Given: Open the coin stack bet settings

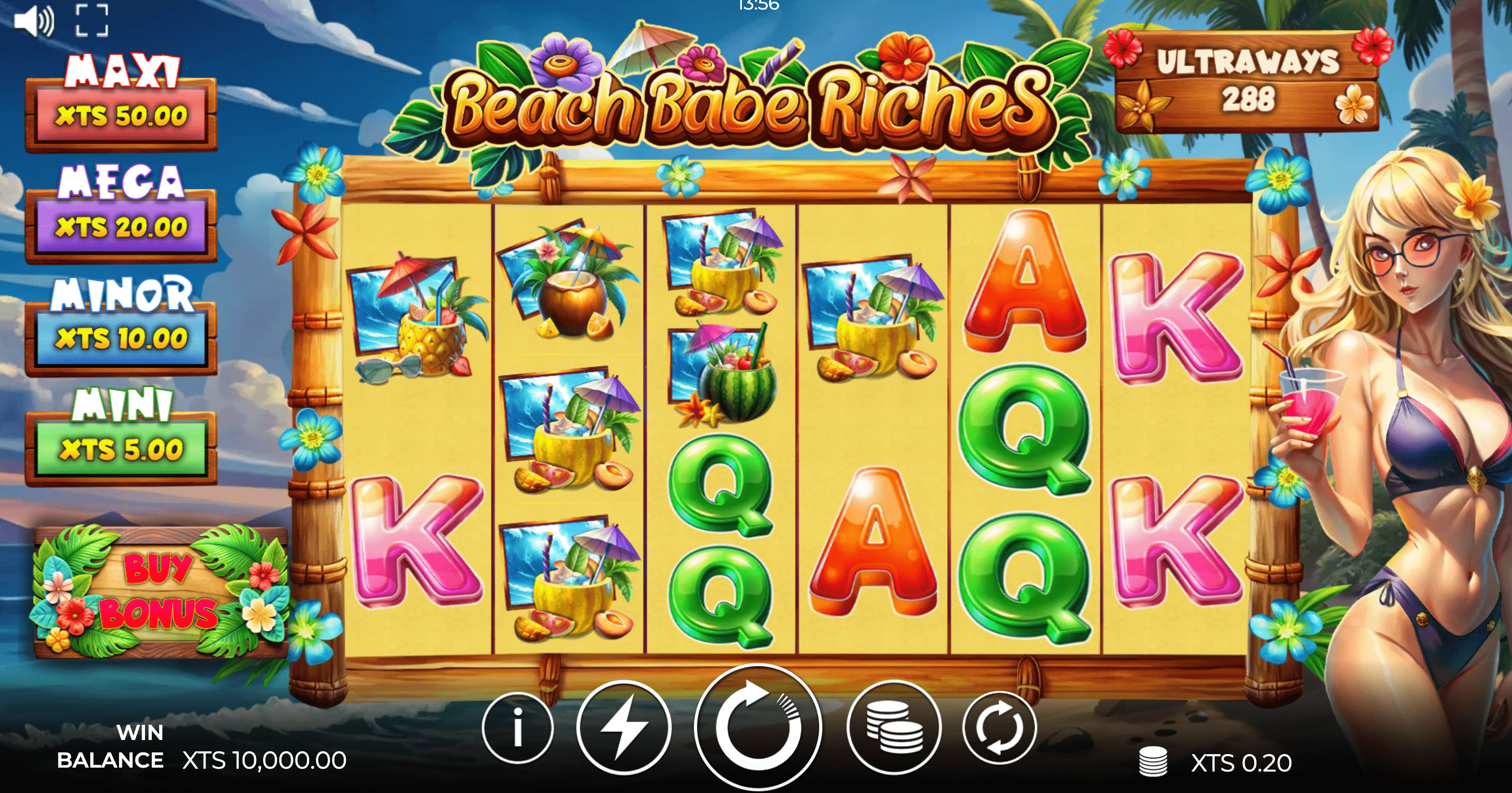Looking at the screenshot, I should [x=894, y=728].
